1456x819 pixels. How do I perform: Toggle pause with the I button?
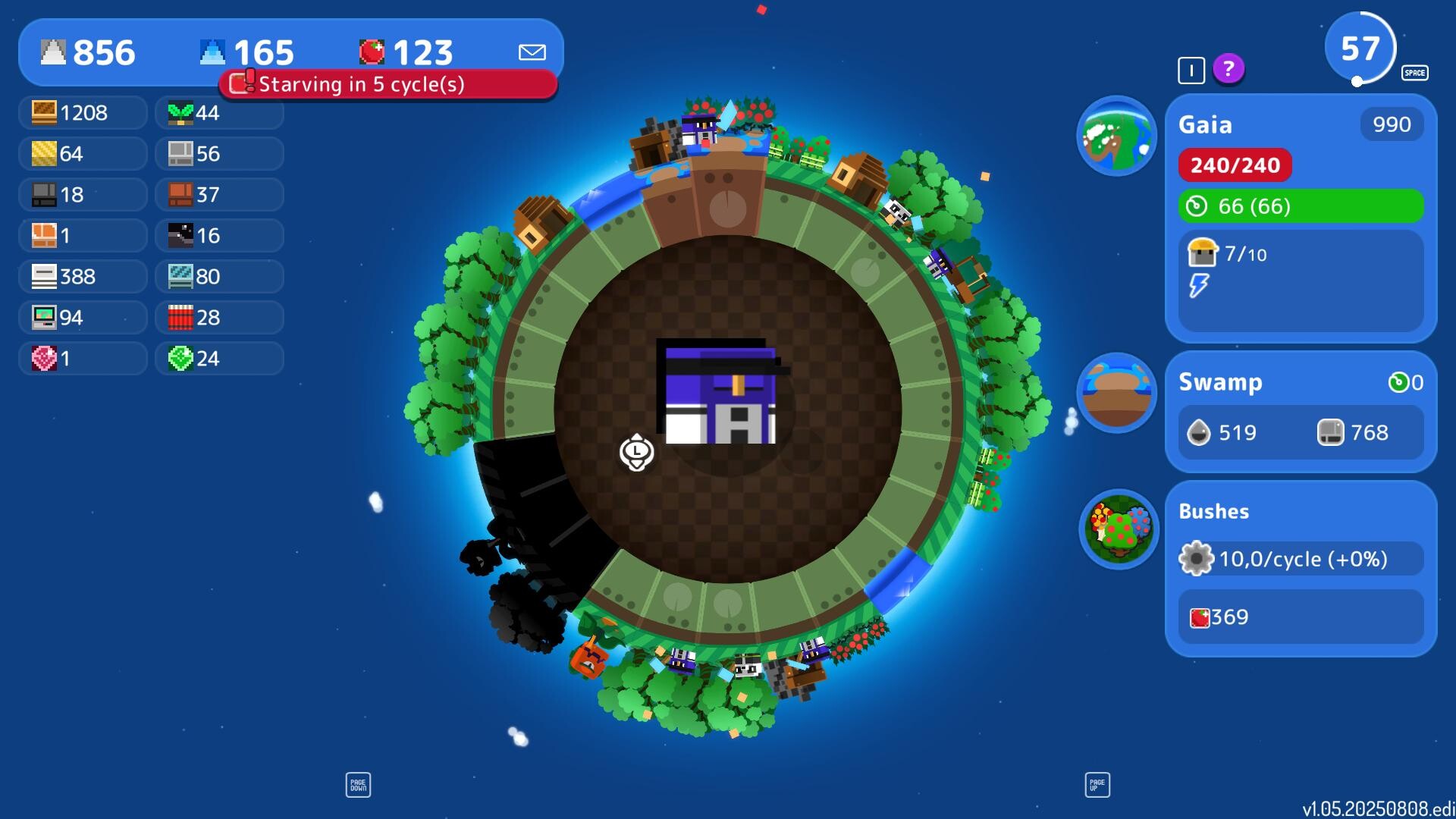[x=1190, y=70]
